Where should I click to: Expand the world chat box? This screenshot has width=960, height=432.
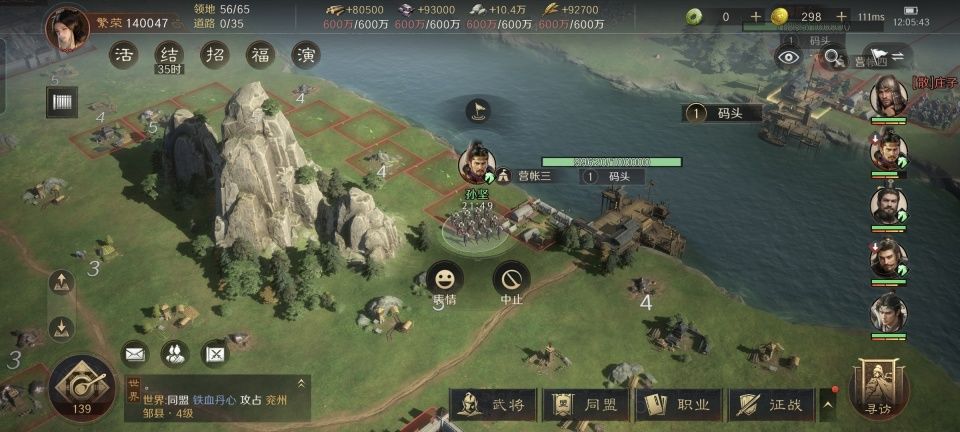pos(300,383)
